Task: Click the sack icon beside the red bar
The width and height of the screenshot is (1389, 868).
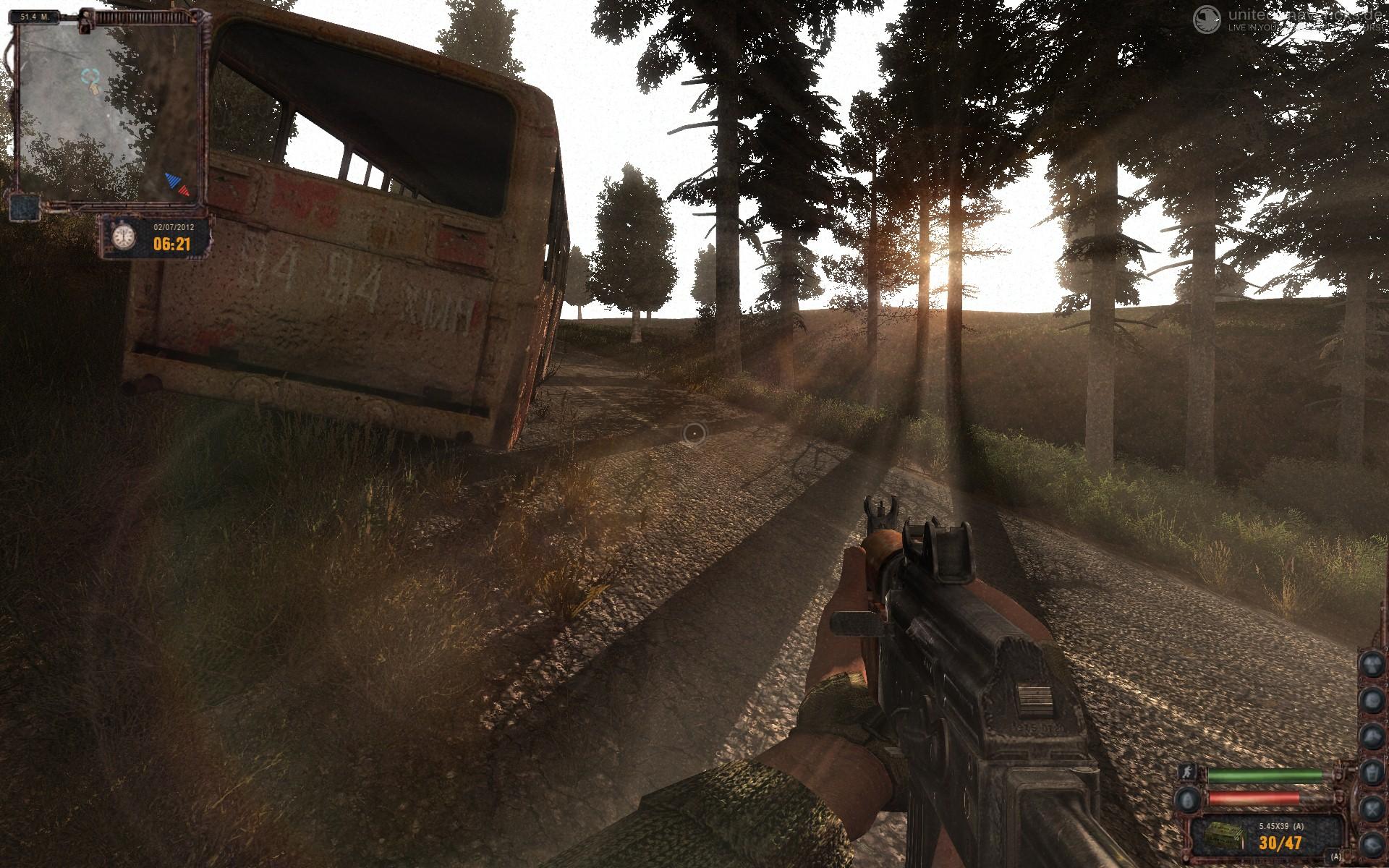Action: (1186, 799)
